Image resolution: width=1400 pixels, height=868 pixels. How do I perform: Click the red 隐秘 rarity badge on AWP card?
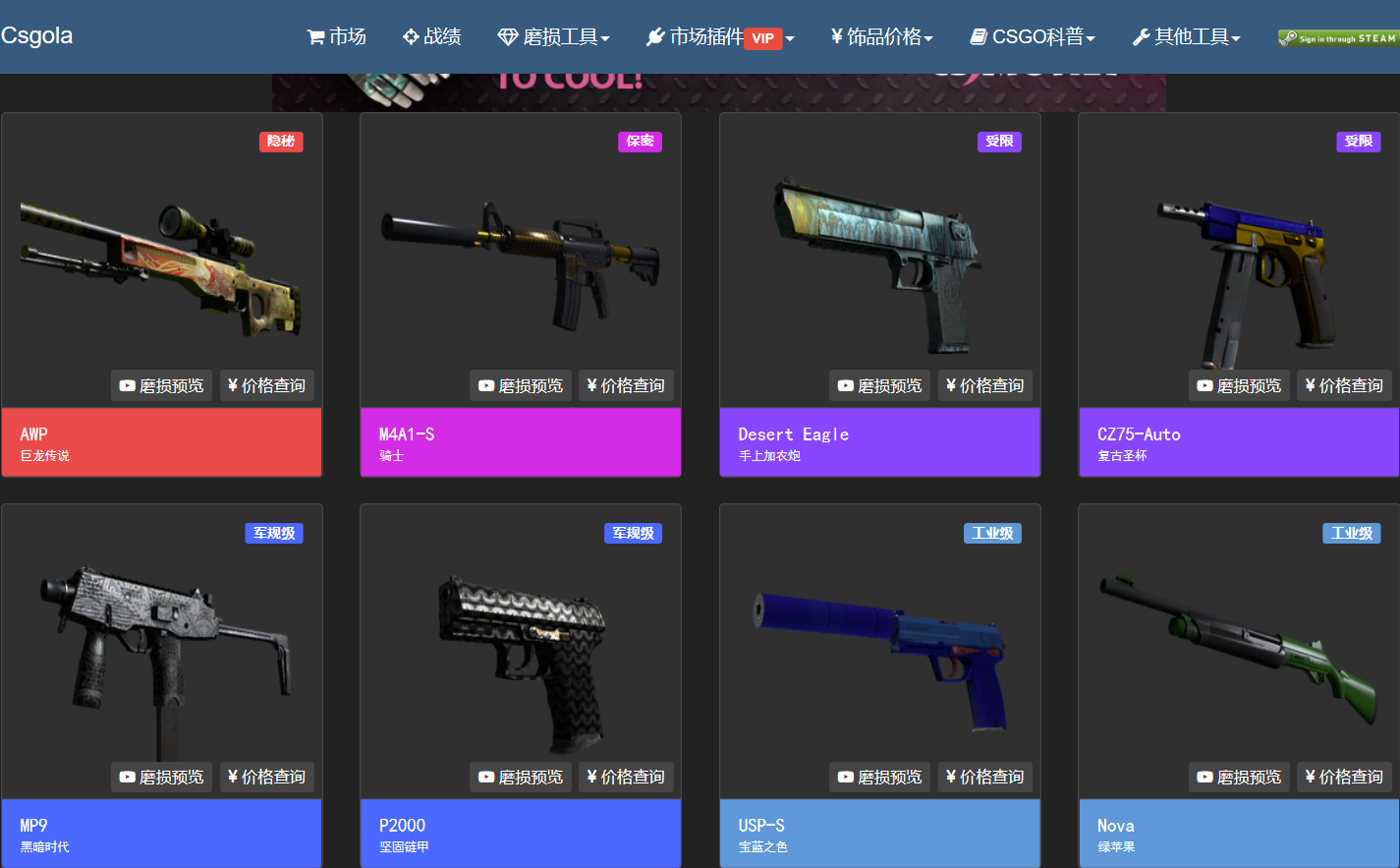281,142
